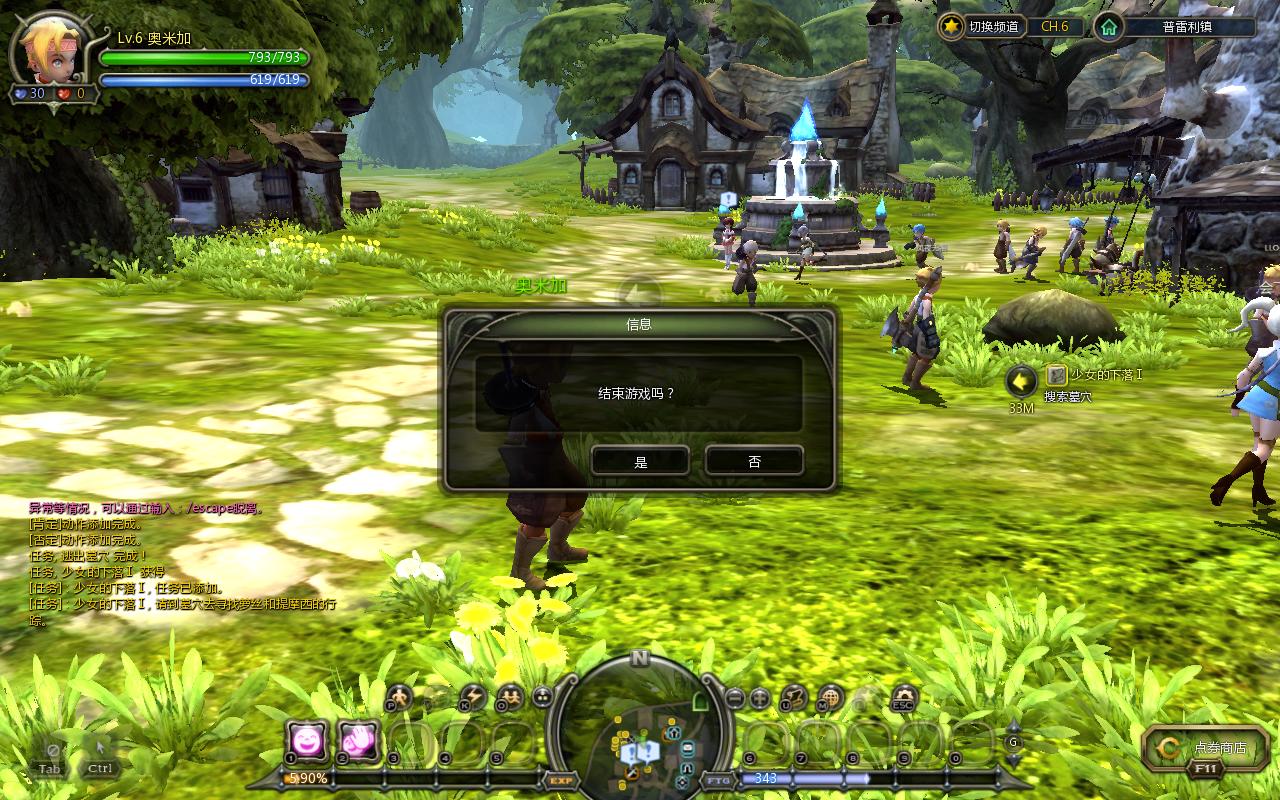Screen dimensions: 1280x800
Task: Open the skill lightning bolt icon
Action: [471, 697]
